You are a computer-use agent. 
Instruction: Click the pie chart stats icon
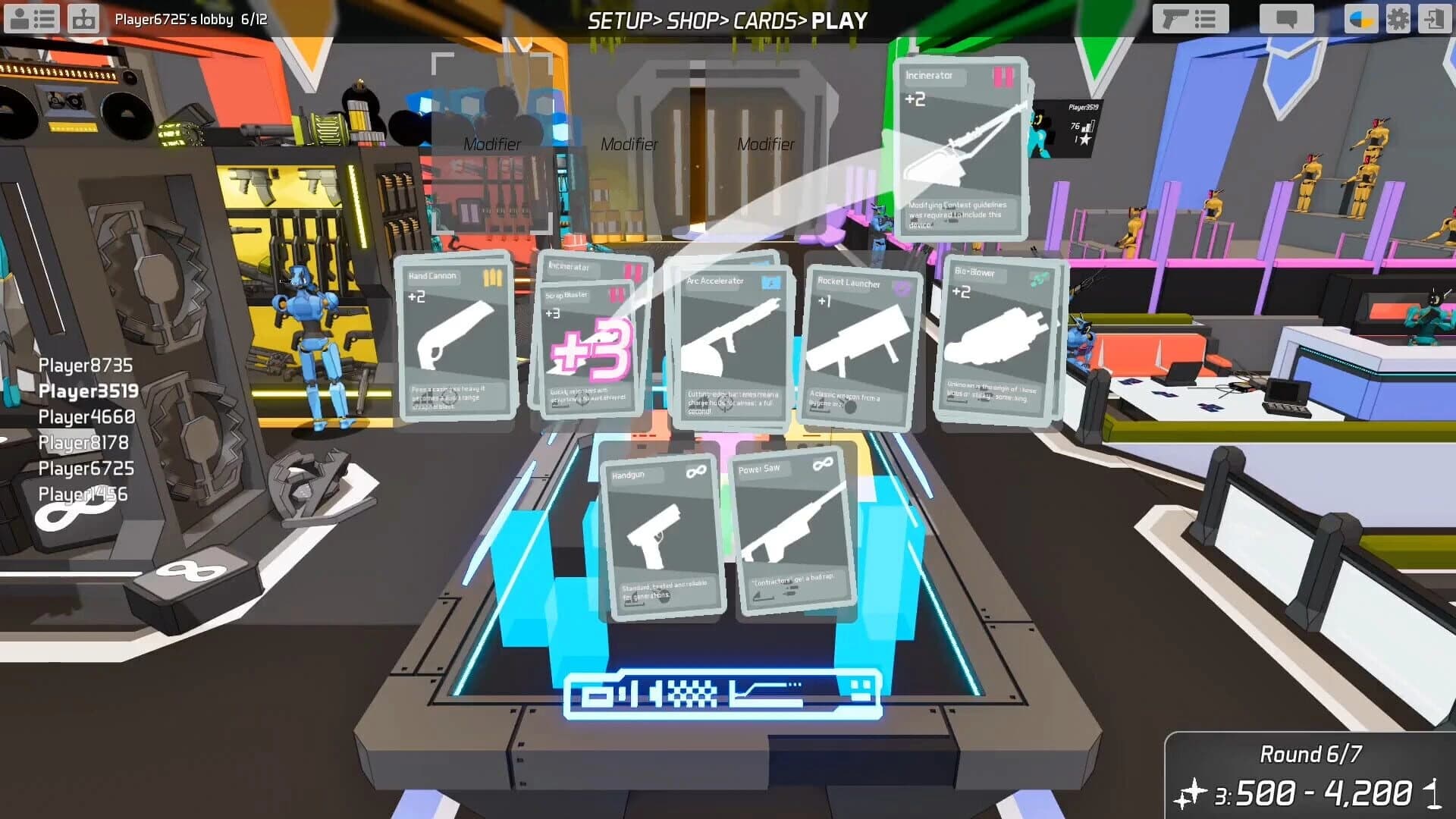(1361, 19)
